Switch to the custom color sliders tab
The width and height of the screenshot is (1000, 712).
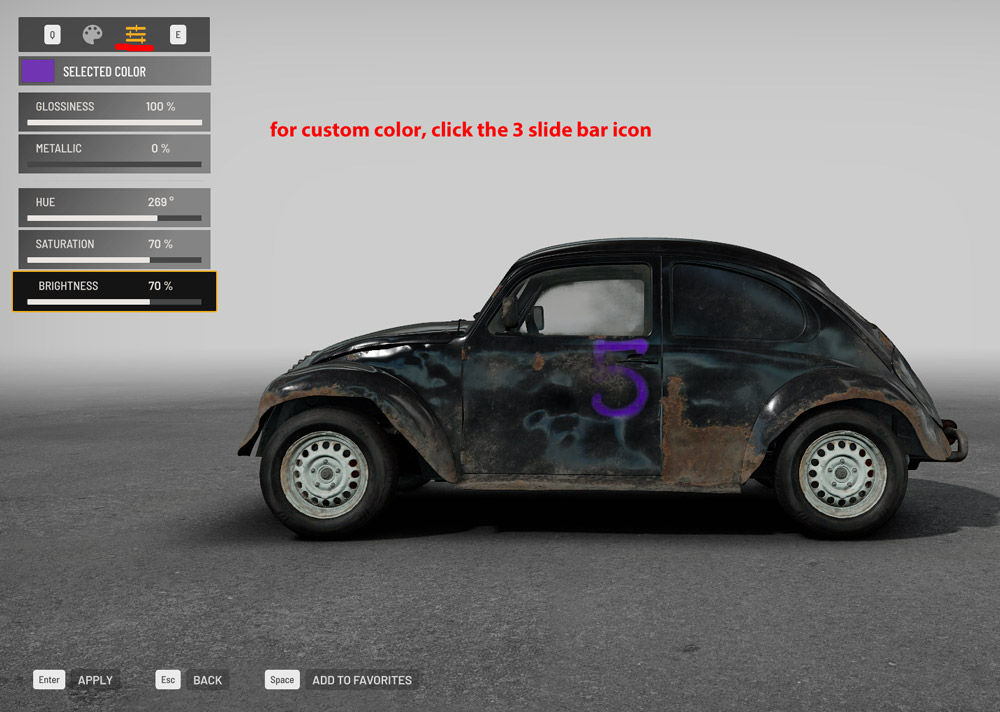pyautogui.click(x=135, y=35)
